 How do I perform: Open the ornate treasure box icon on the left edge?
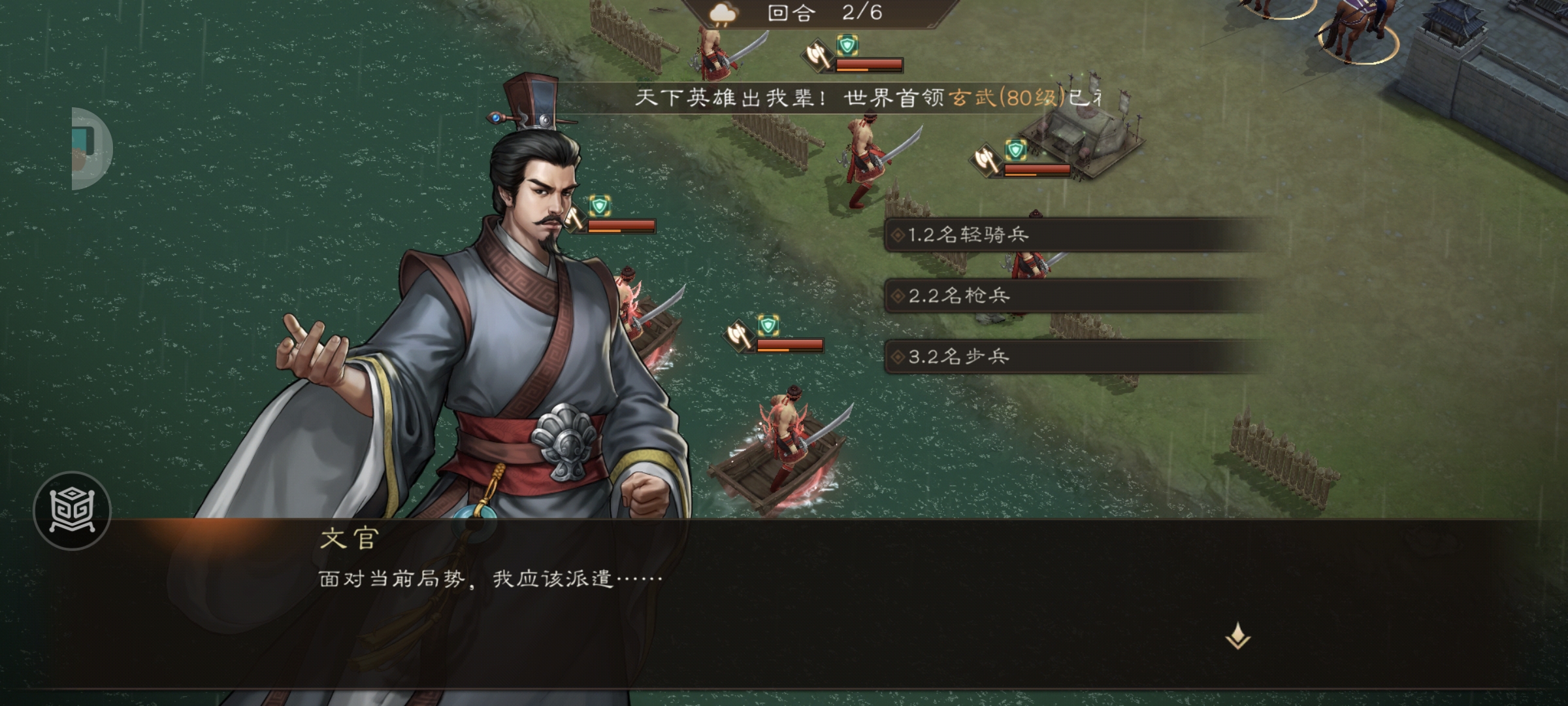click(74, 512)
